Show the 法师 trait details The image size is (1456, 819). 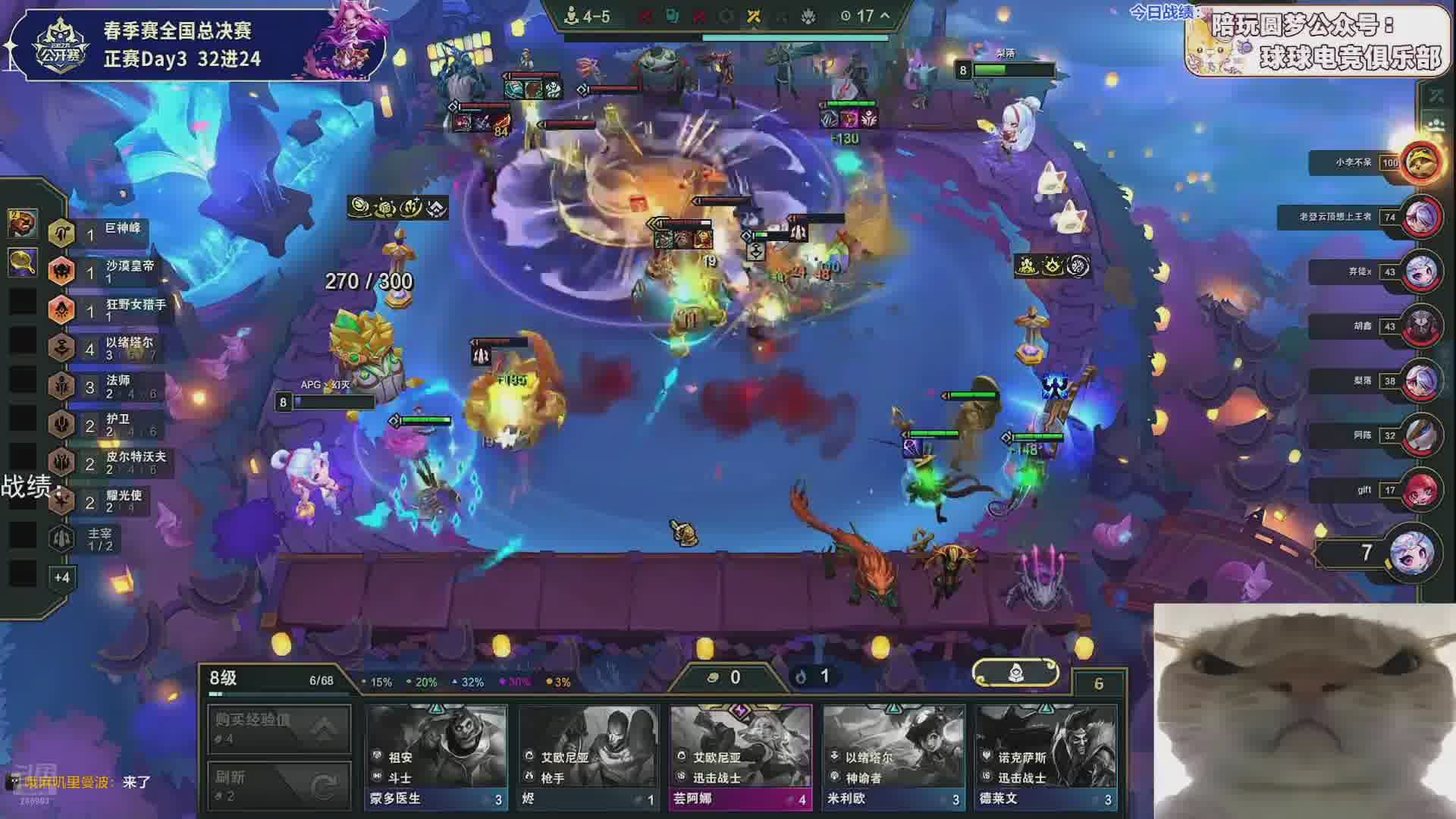click(x=106, y=386)
